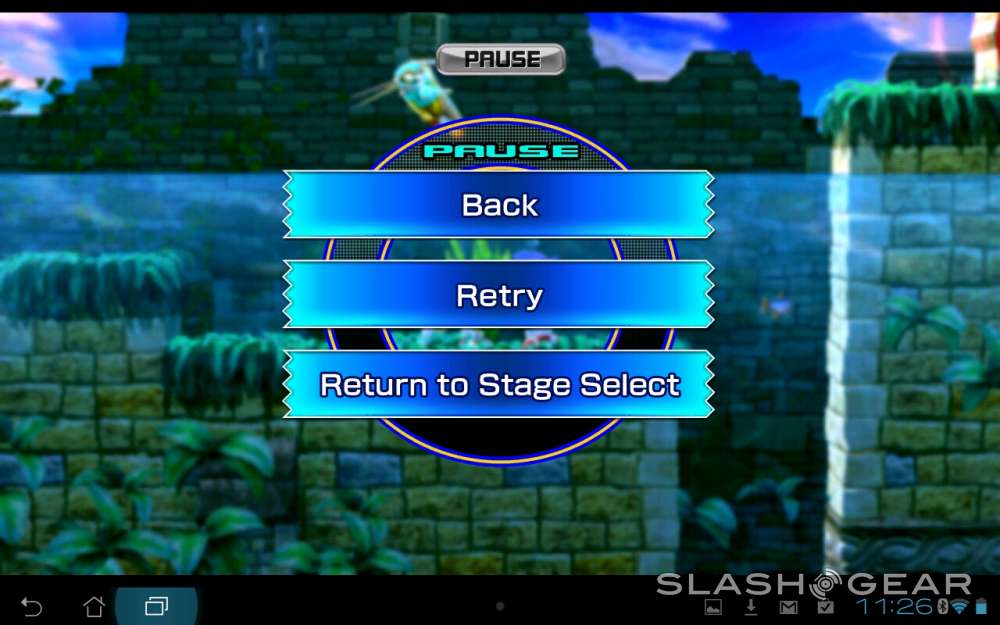Screen dimensions: 1000x625
Task: Tap the Android back arrow
Action: [32, 607]
